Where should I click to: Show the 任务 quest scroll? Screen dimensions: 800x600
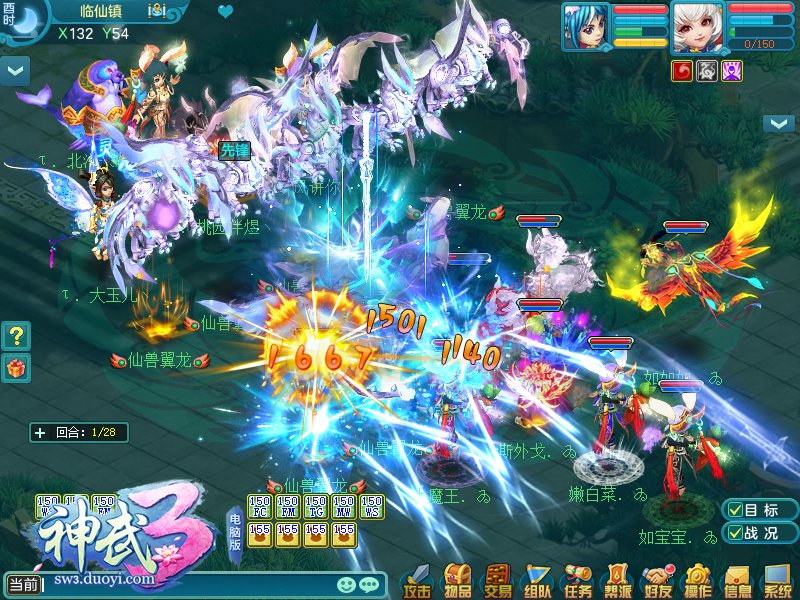[577, 580]
